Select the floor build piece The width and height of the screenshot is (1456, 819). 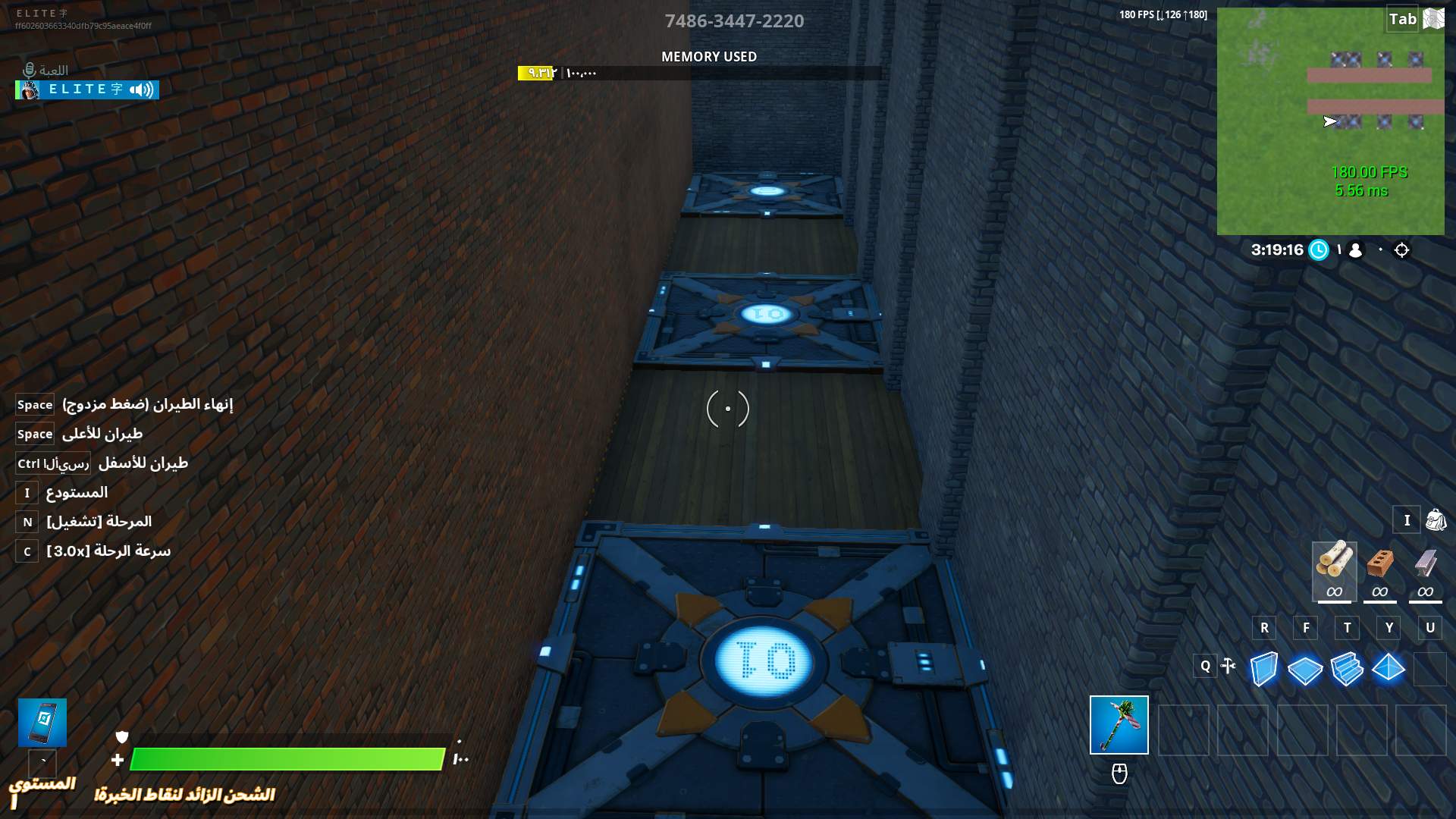pos(1305,669)
